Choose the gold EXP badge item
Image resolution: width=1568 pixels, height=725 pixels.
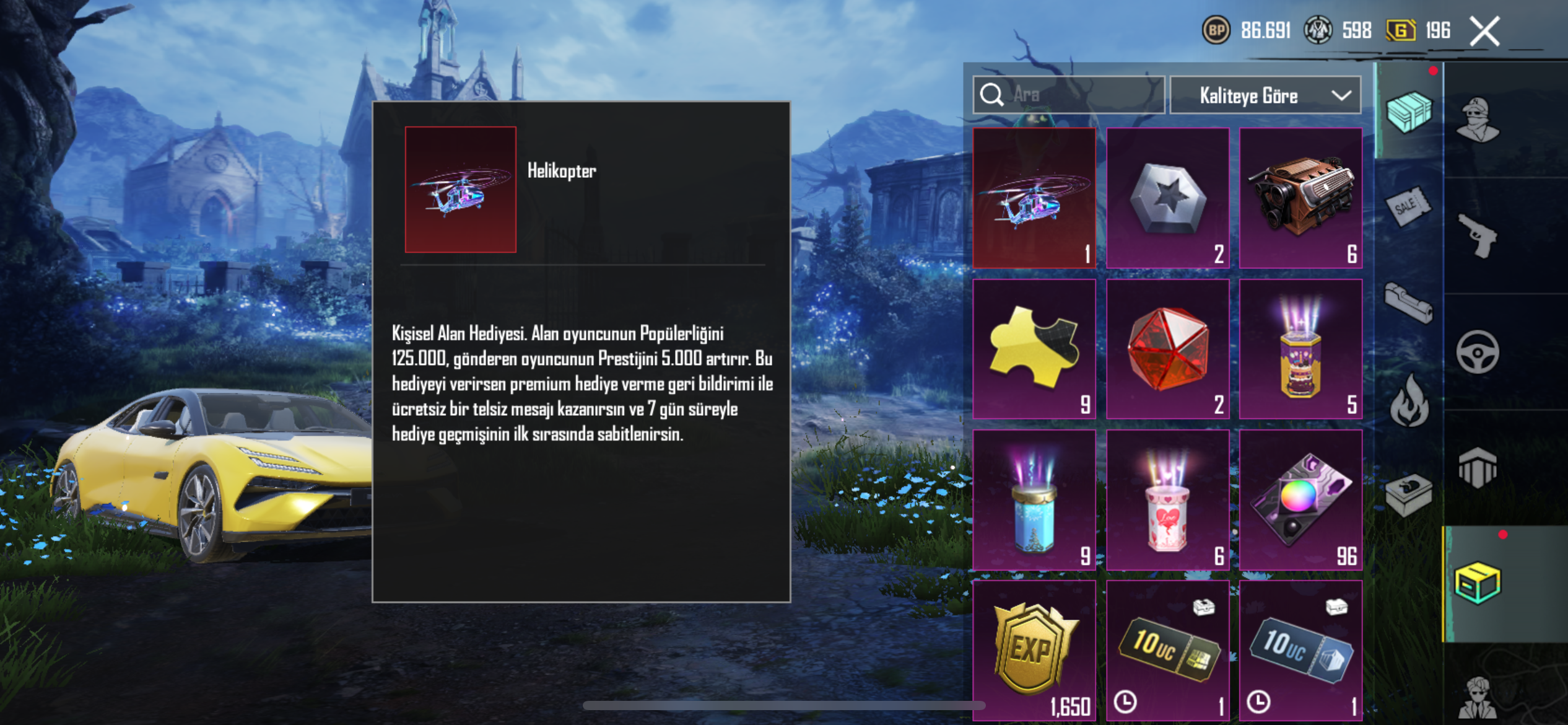point(1034,651)
